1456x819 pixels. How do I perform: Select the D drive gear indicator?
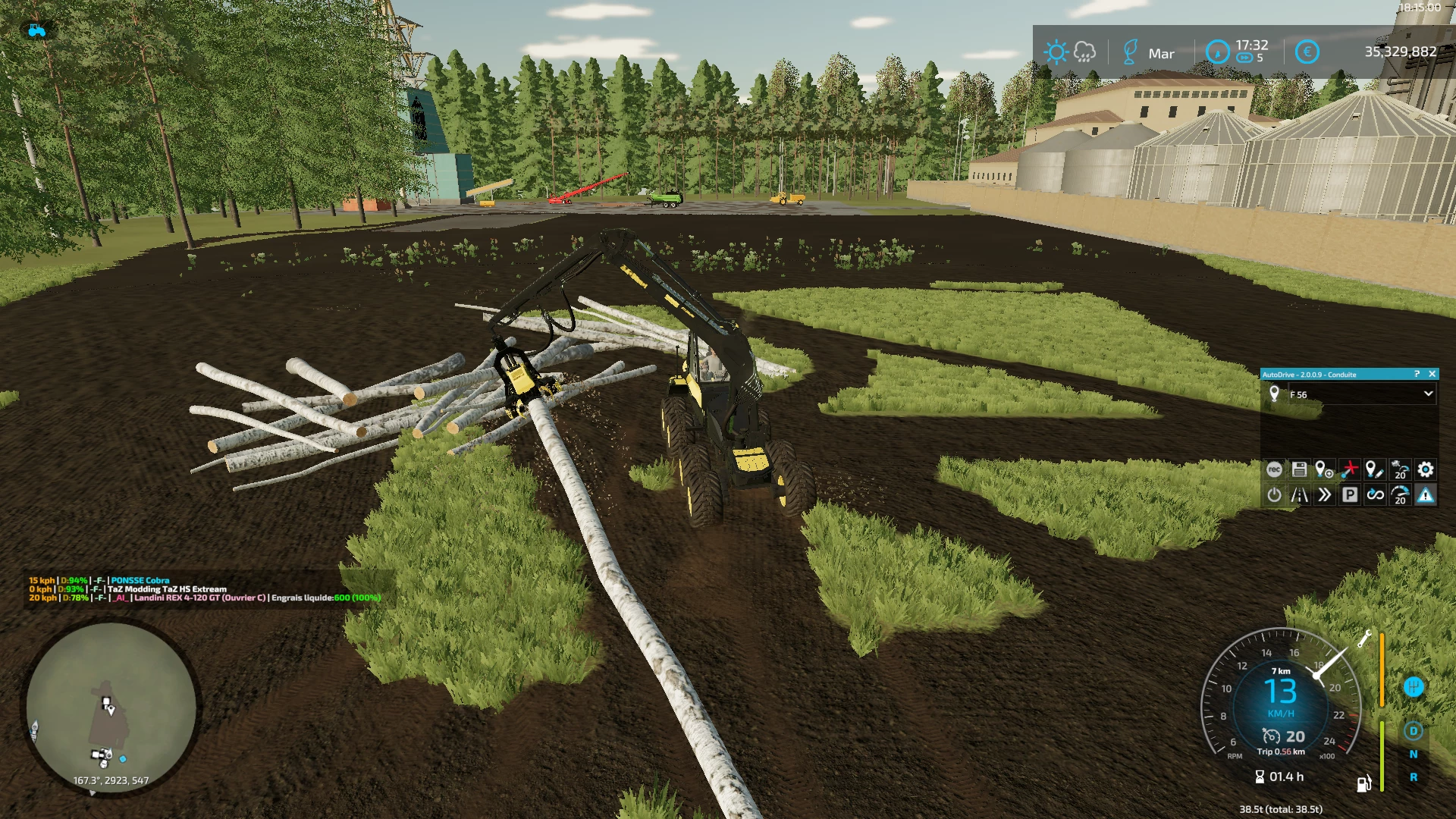1413,731
